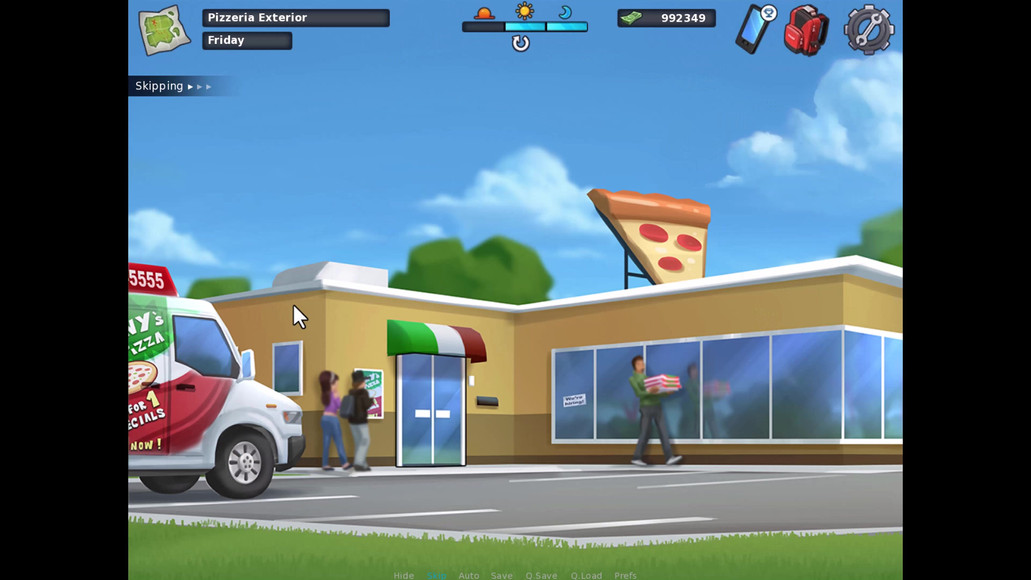Quick load with Q.Load
Screen dimensions: 1031x580
(586, 575)
